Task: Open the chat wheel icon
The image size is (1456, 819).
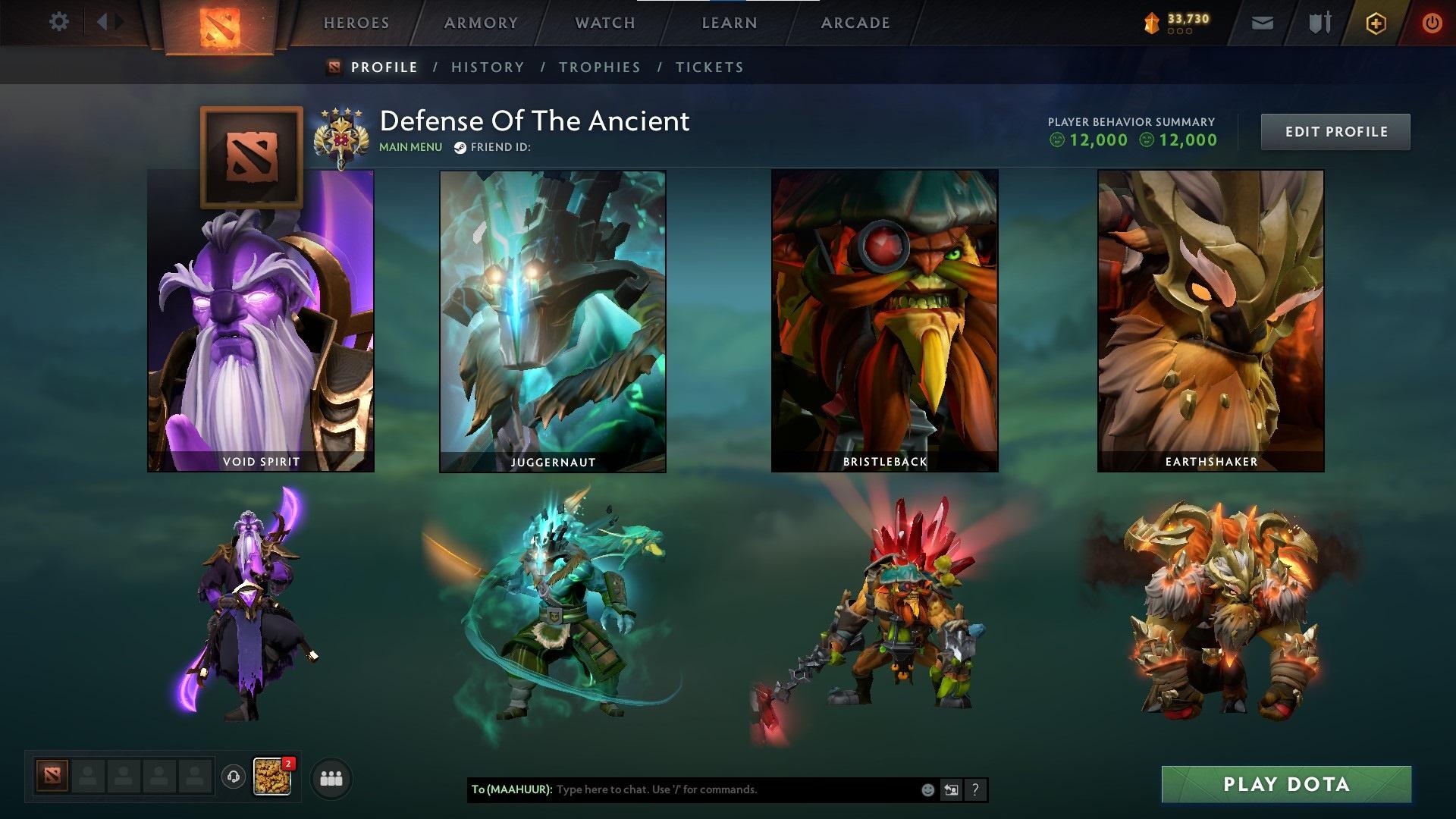Action: pyautogui.click(x=951, y=789)
